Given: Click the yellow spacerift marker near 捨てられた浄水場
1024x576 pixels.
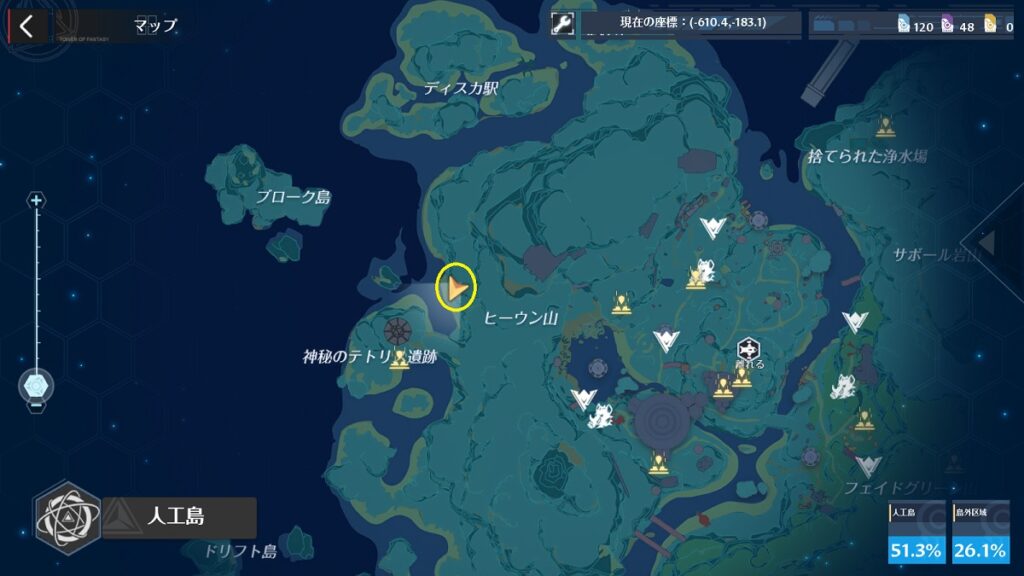Looking at the screenshot, I should [884, 127].
